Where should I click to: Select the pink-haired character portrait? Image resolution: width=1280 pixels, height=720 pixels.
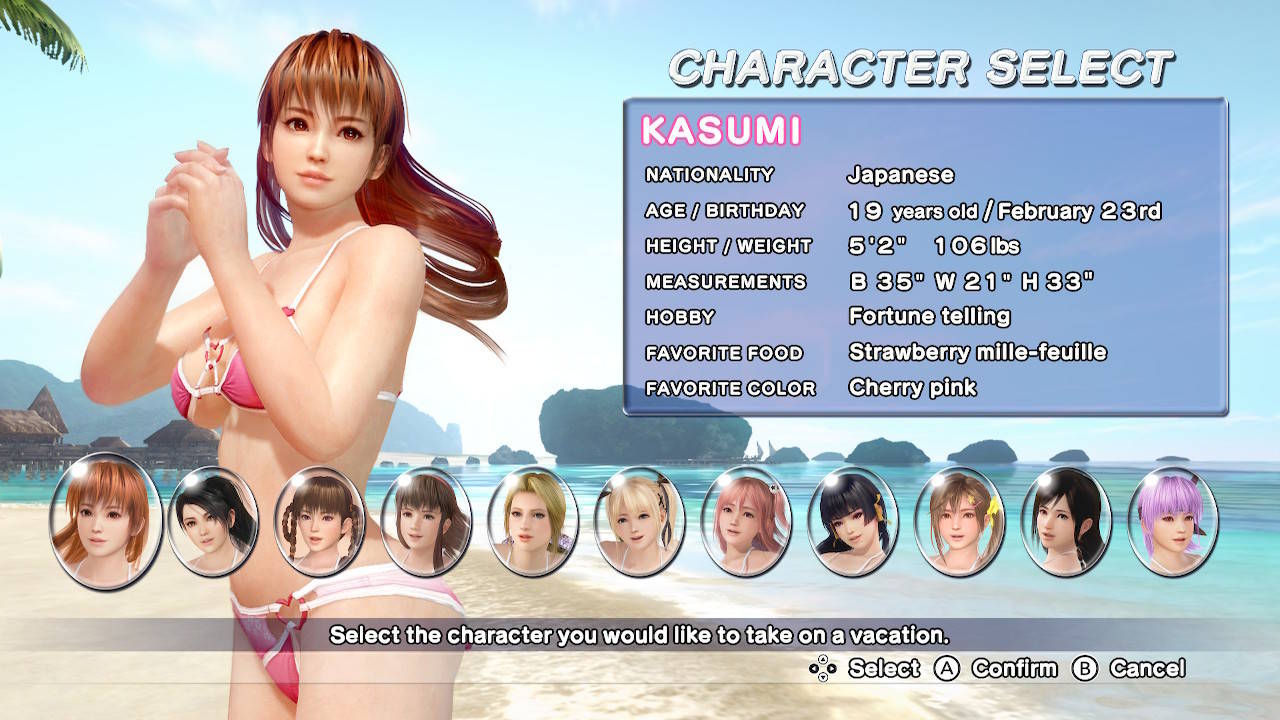746,522
